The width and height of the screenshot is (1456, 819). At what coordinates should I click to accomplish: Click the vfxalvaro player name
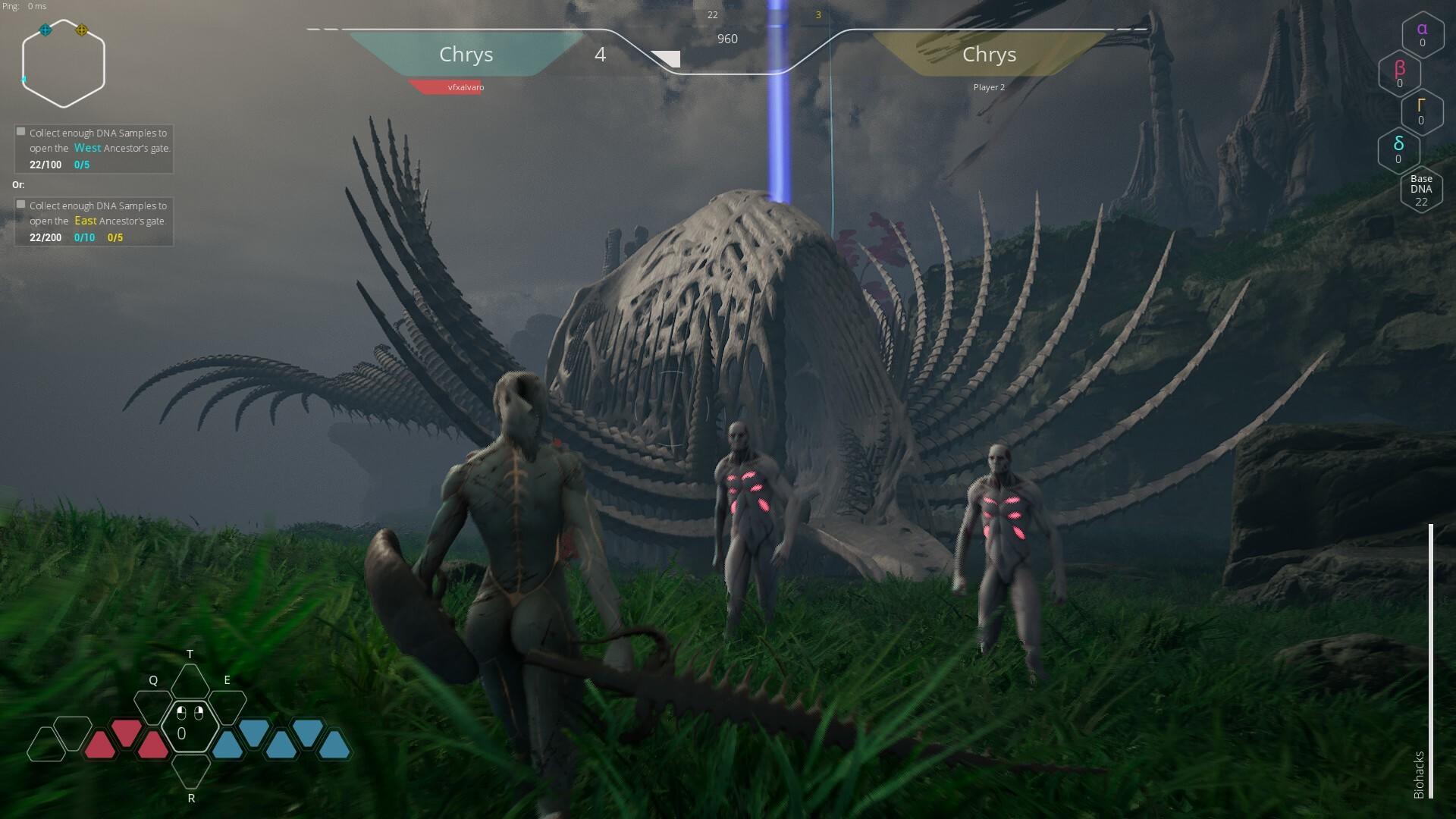pyautogui.click(x=465, y=87)
